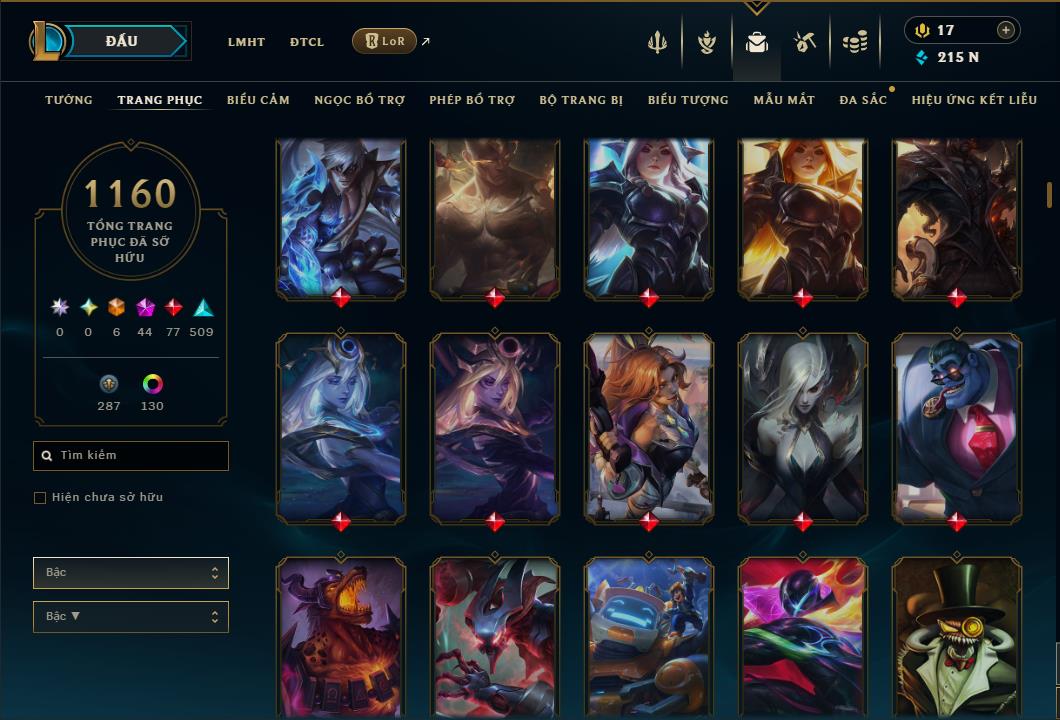Image resolution: width=1060 pixels, height=720 pixels.
Task: Open the first Bậc dropdown
Action: [x=131, y=573]
